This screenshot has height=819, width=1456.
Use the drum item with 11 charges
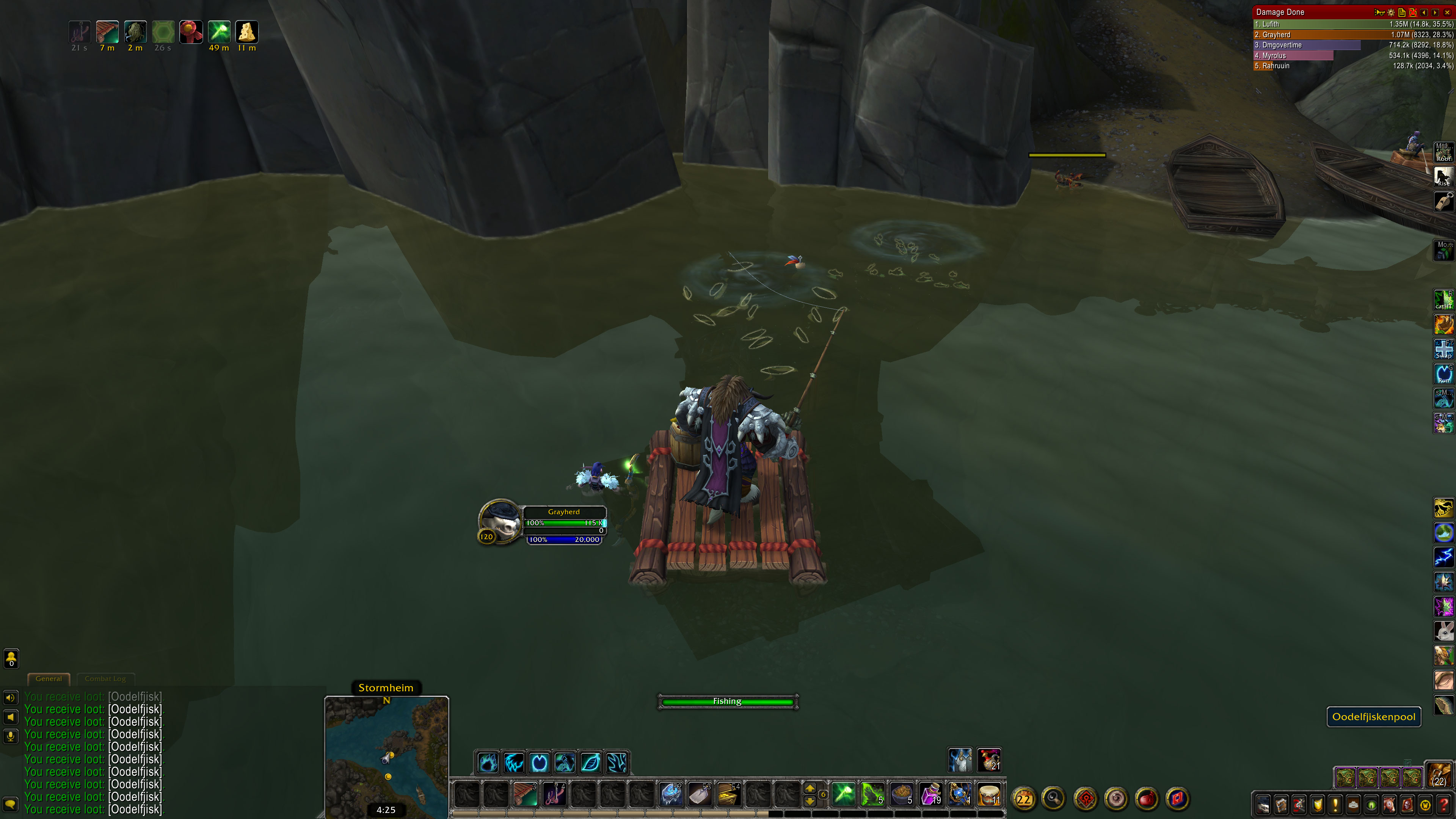click(988, 795)
